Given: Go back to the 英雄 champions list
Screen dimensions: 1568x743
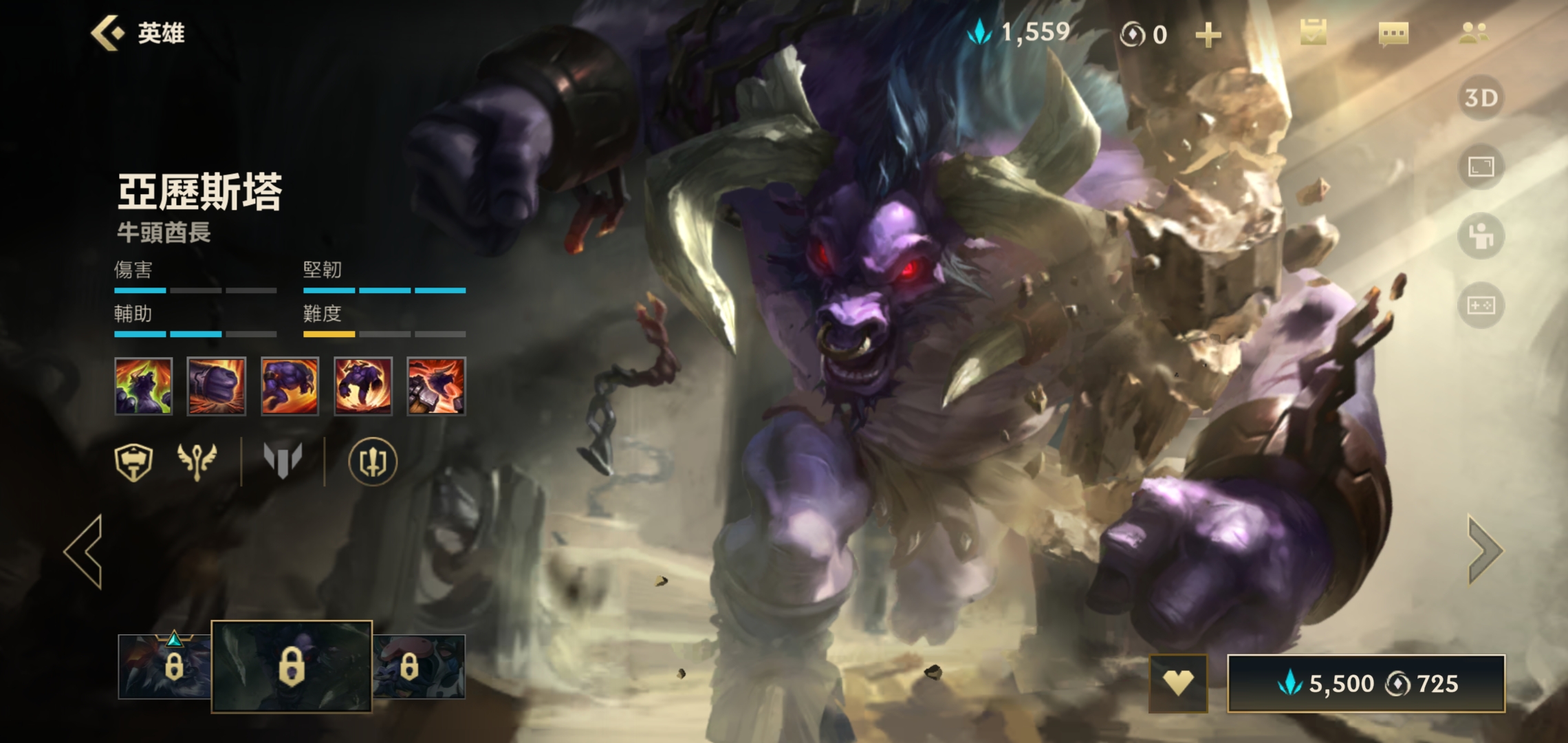Looking at the screenshot, I should [x=138, y=33].
